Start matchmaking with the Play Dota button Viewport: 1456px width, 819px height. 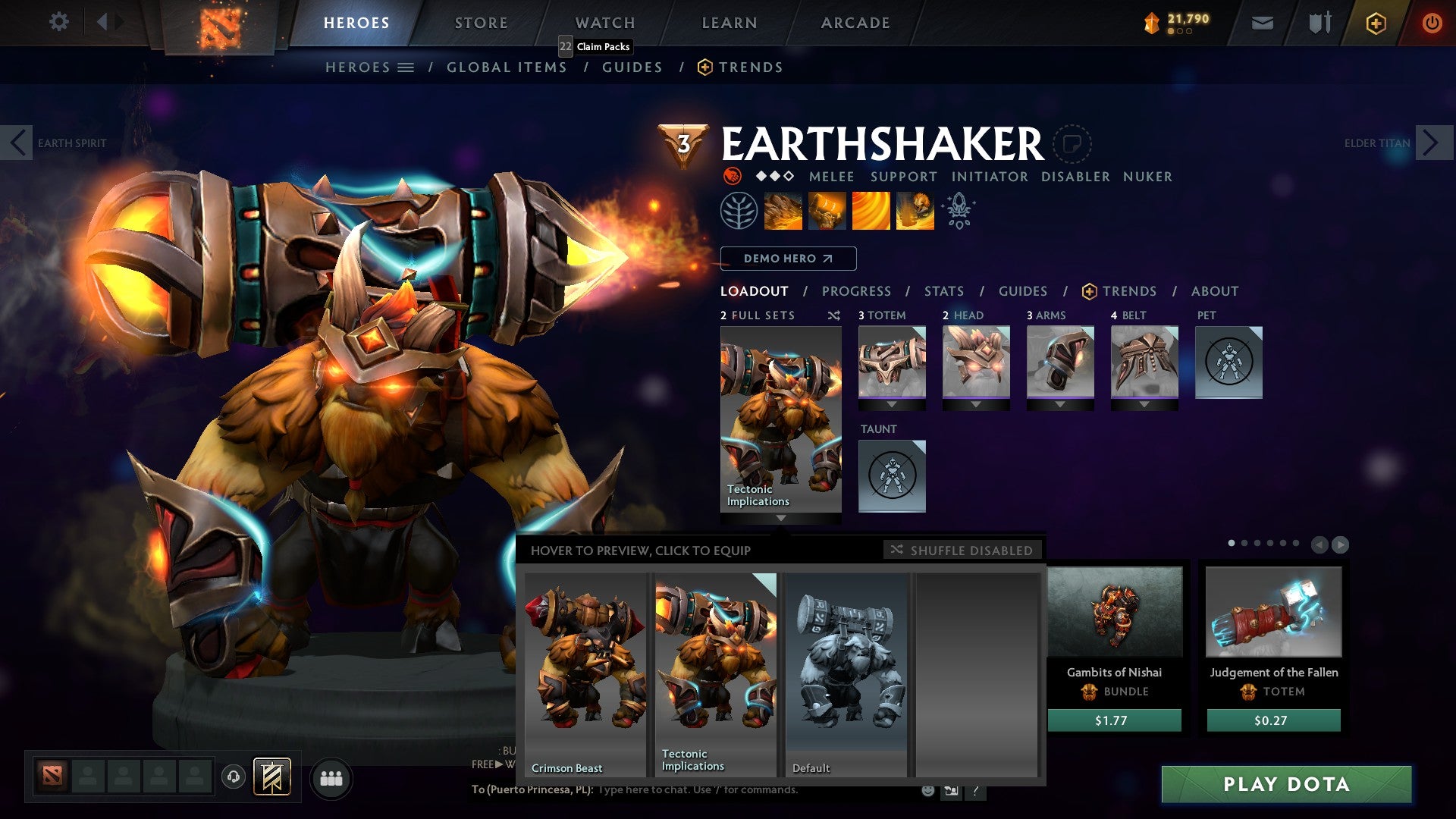click(1286, 784)
